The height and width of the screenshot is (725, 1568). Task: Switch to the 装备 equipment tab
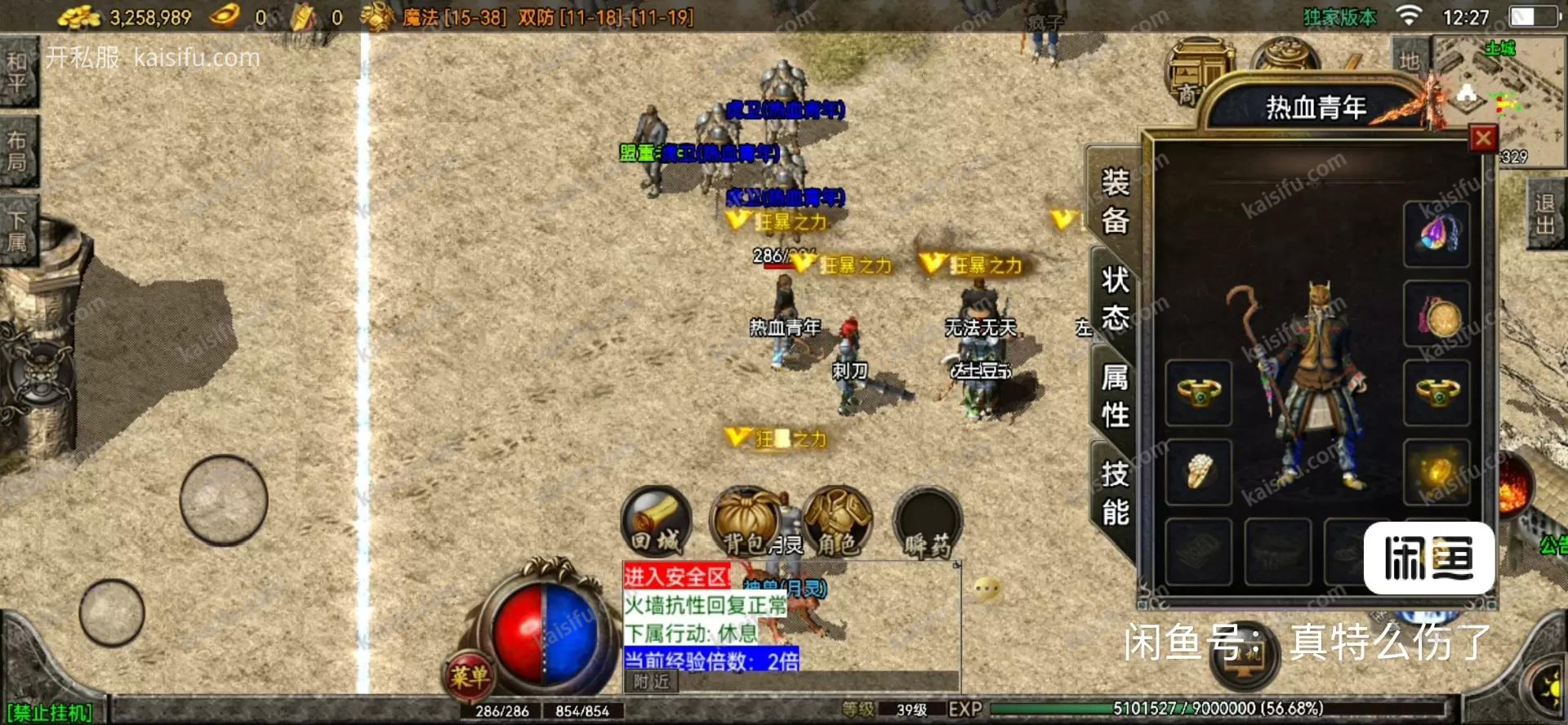(1115, 201)
